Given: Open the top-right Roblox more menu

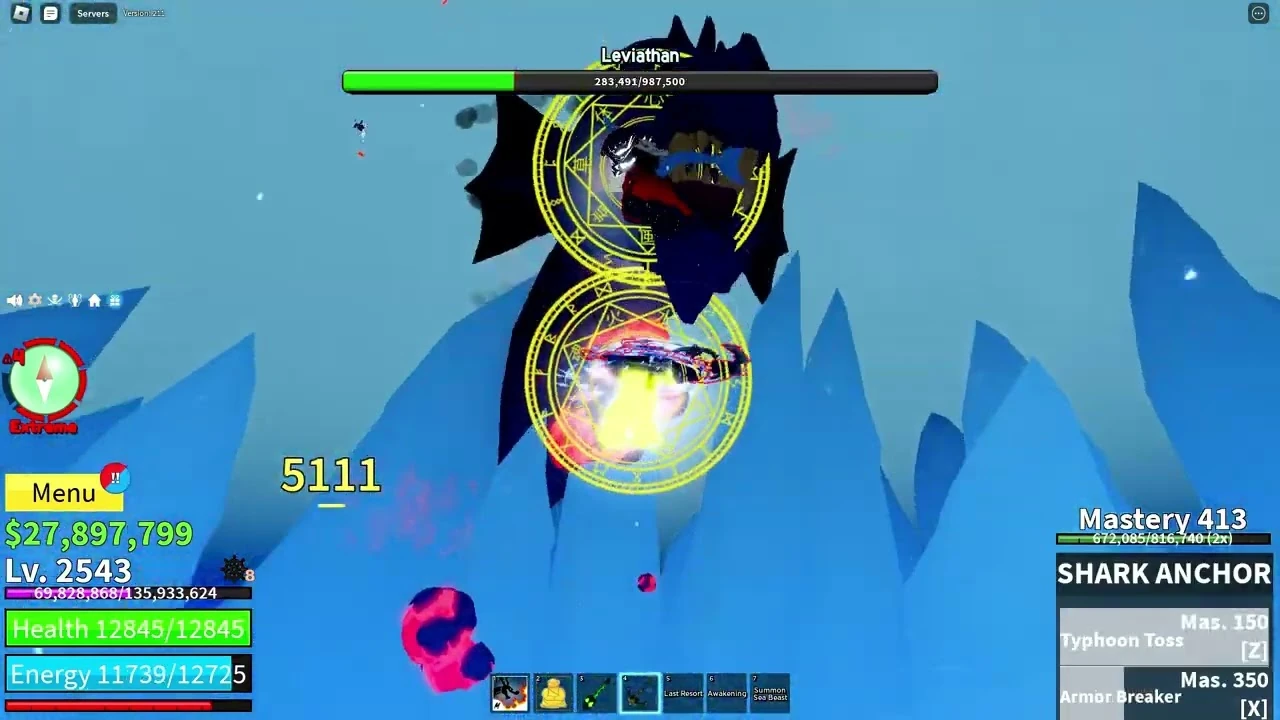Looking at the screenshot, I should coord(1258,13).
